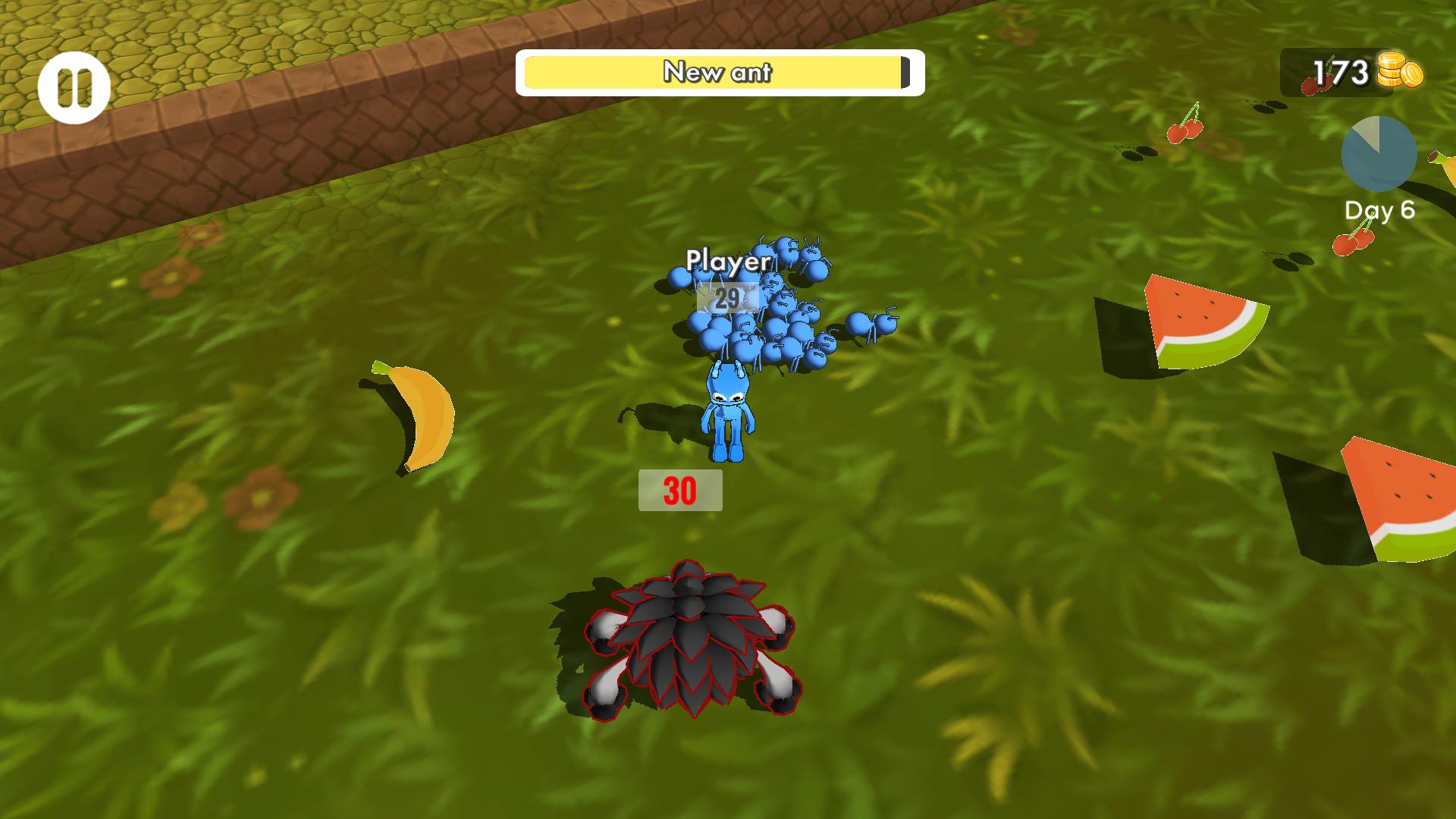Open the Day 6 clock indicator
This screenshot has width=1456, height=819.
pyautogui.click(x=1380, y=153)
